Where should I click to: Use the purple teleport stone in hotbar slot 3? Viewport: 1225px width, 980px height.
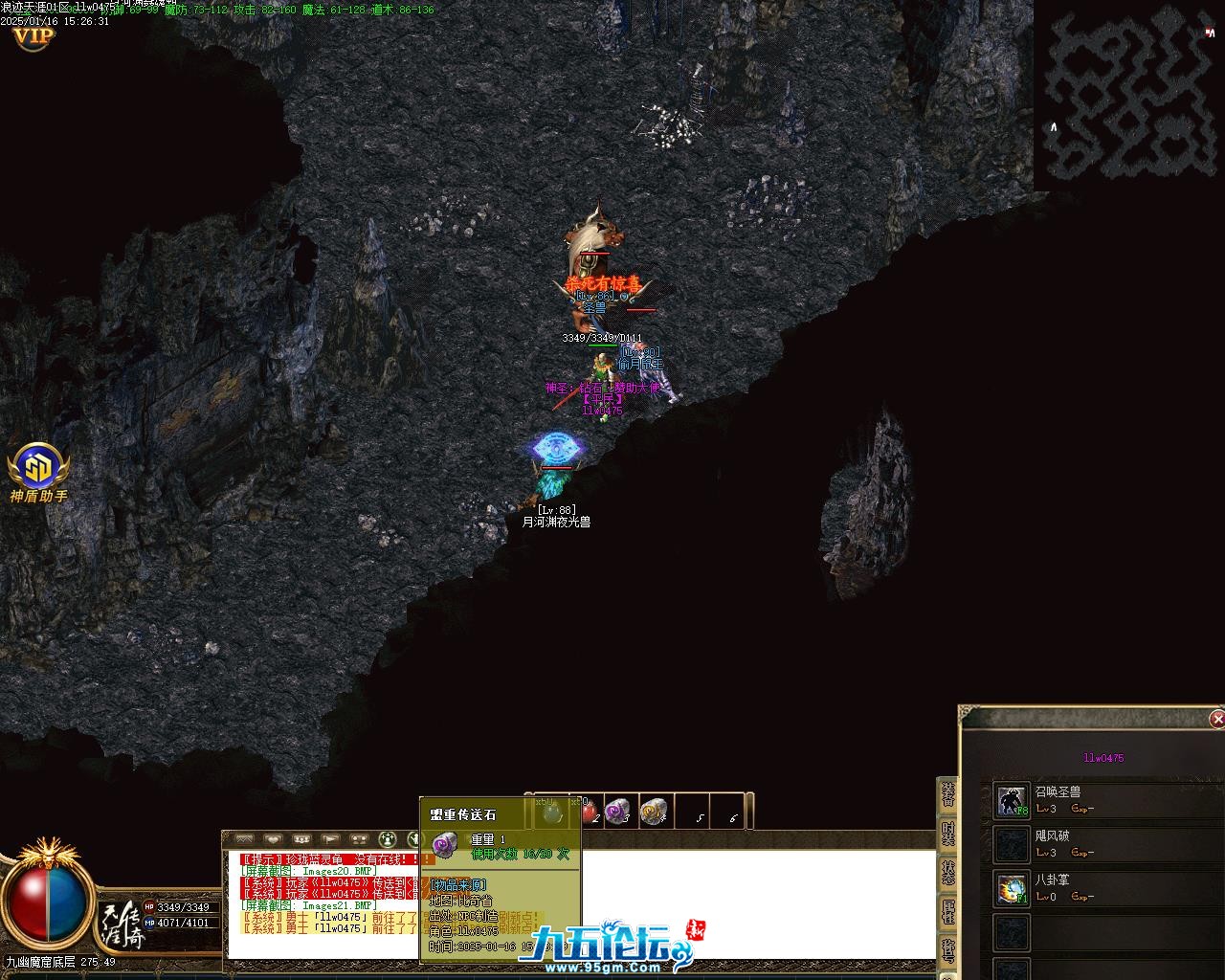[x=619, y=811]
